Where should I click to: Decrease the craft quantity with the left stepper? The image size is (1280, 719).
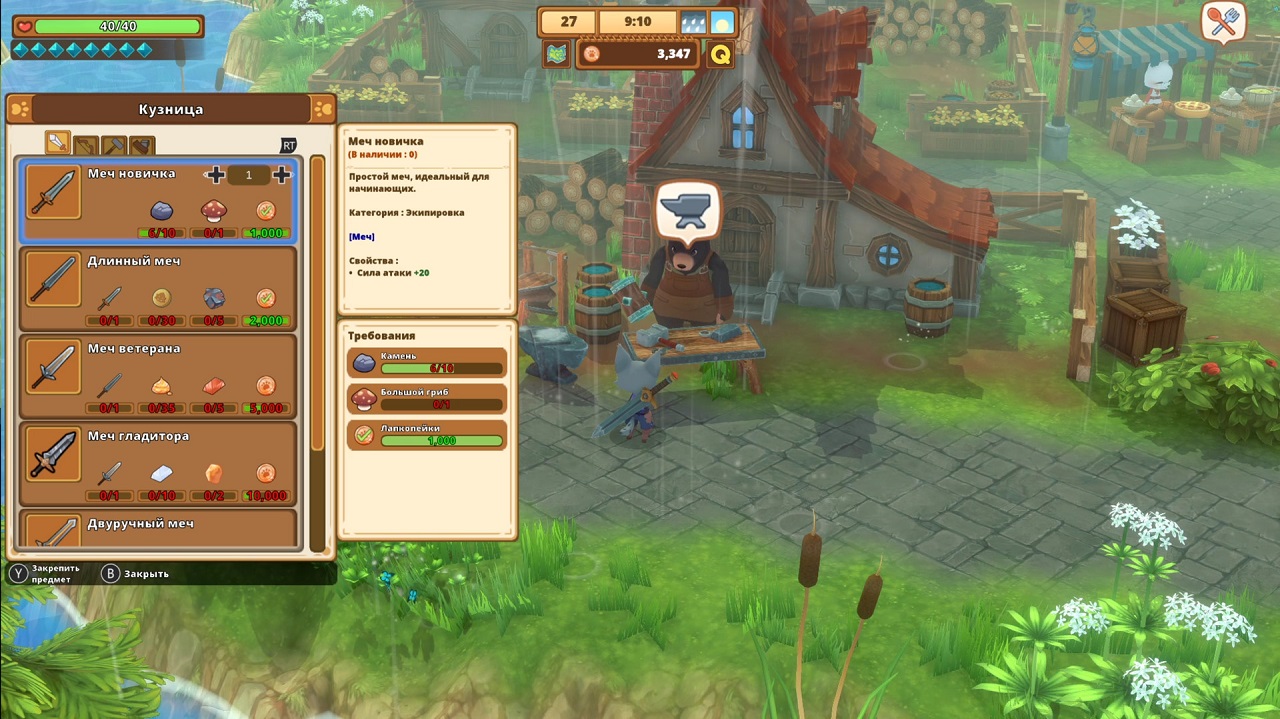215,175
